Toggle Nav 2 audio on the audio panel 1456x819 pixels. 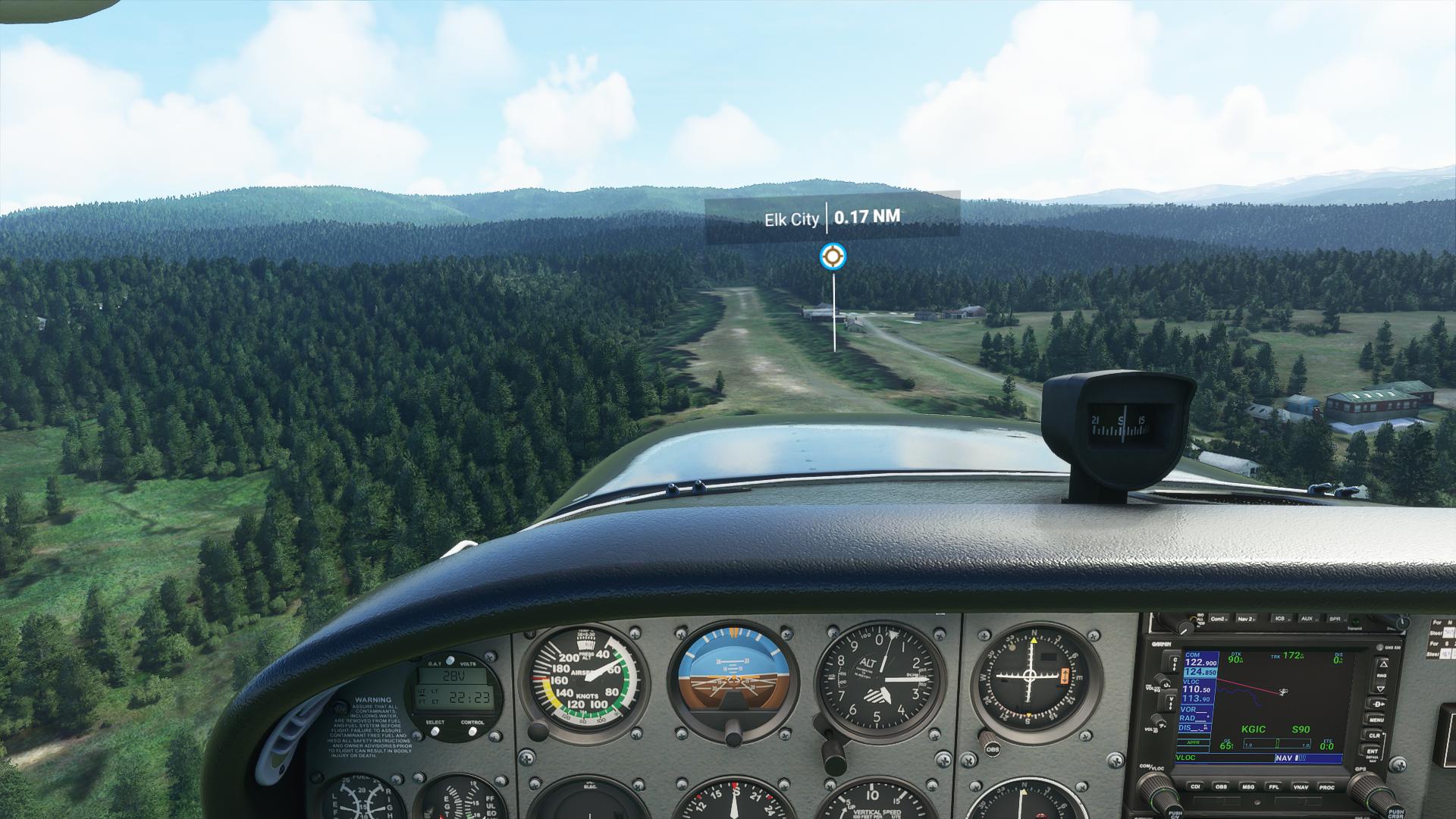tap(1245, 619)
